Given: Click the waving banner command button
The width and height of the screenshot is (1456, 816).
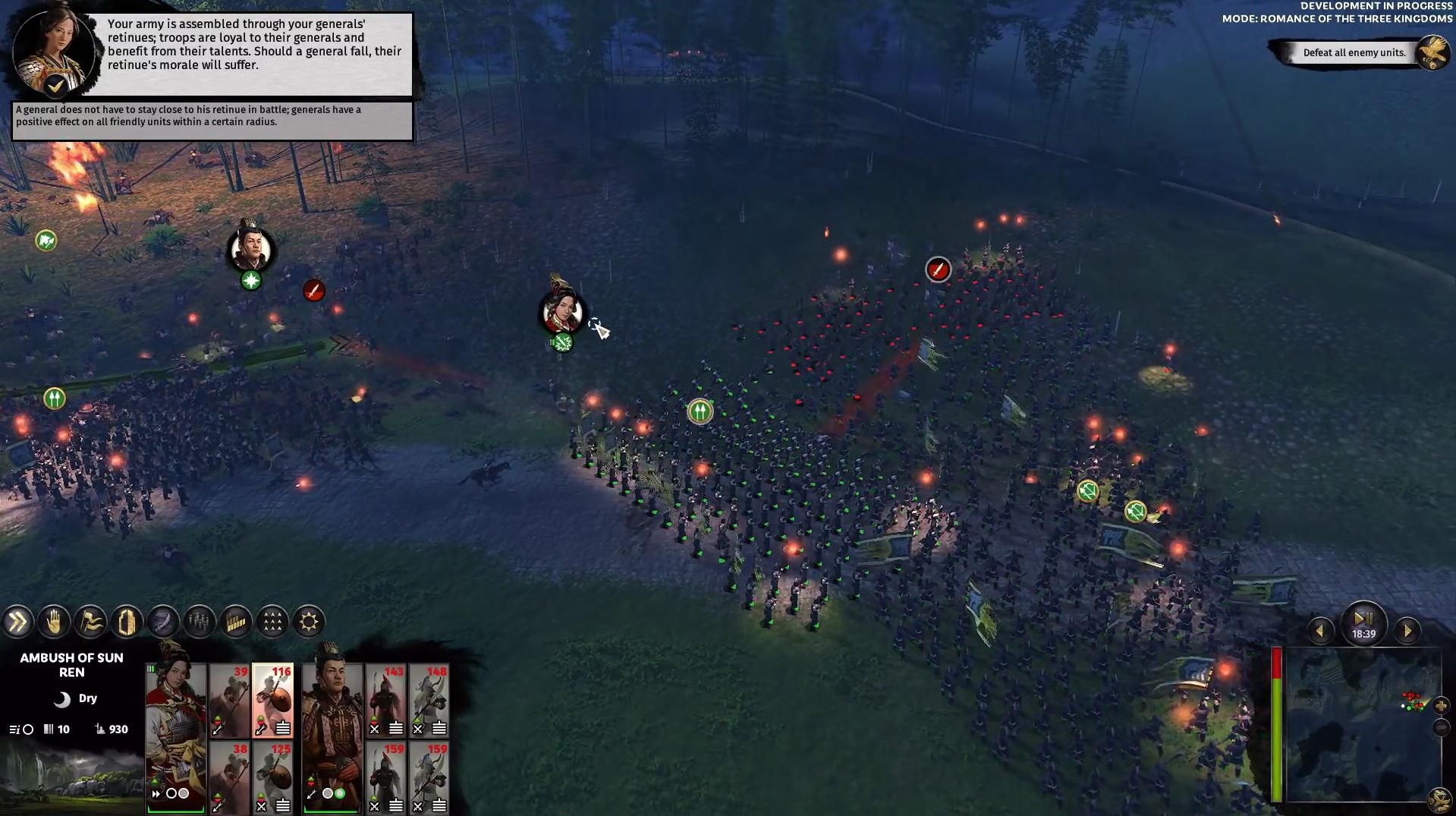Looking at the screenshot, I should 90,622.
